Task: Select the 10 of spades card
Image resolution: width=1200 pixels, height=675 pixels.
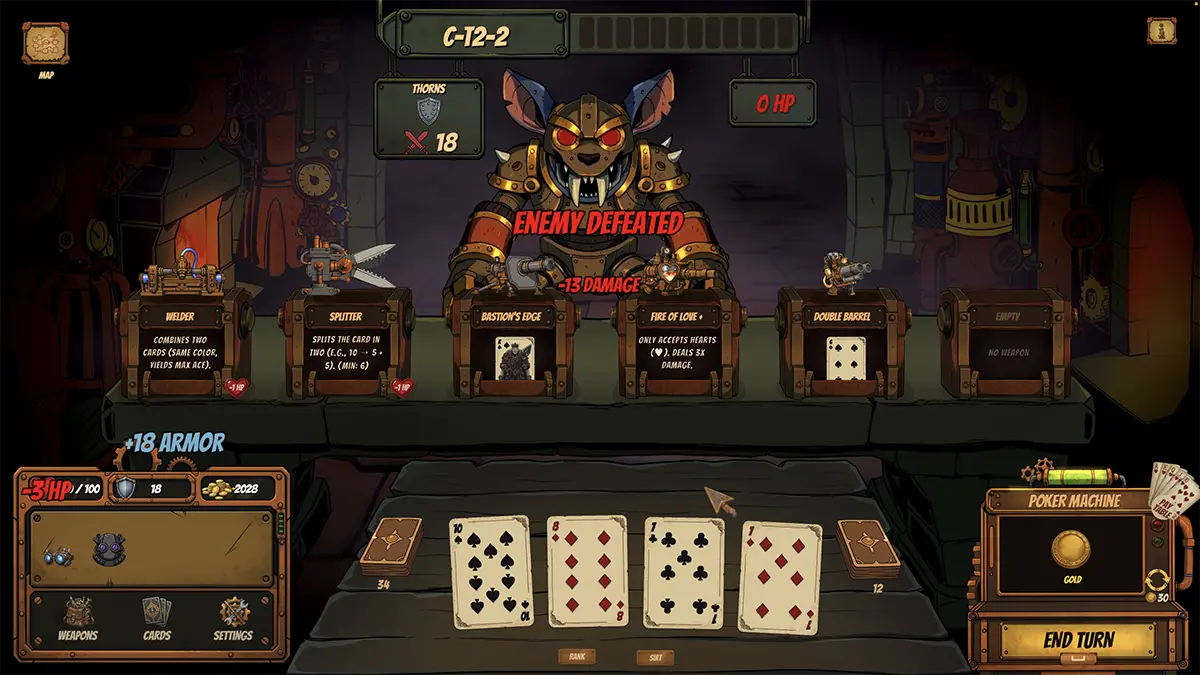Action: 490,572
